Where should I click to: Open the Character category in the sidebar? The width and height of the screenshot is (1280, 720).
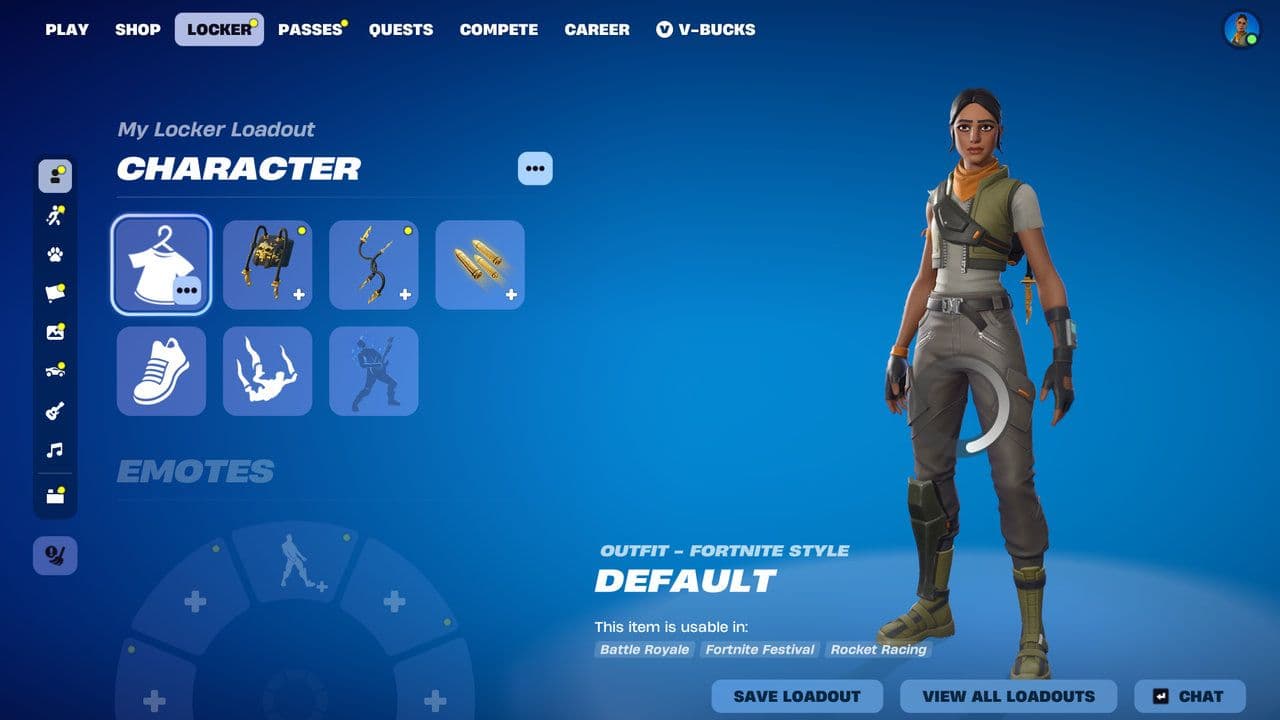(x=55, y=177)
